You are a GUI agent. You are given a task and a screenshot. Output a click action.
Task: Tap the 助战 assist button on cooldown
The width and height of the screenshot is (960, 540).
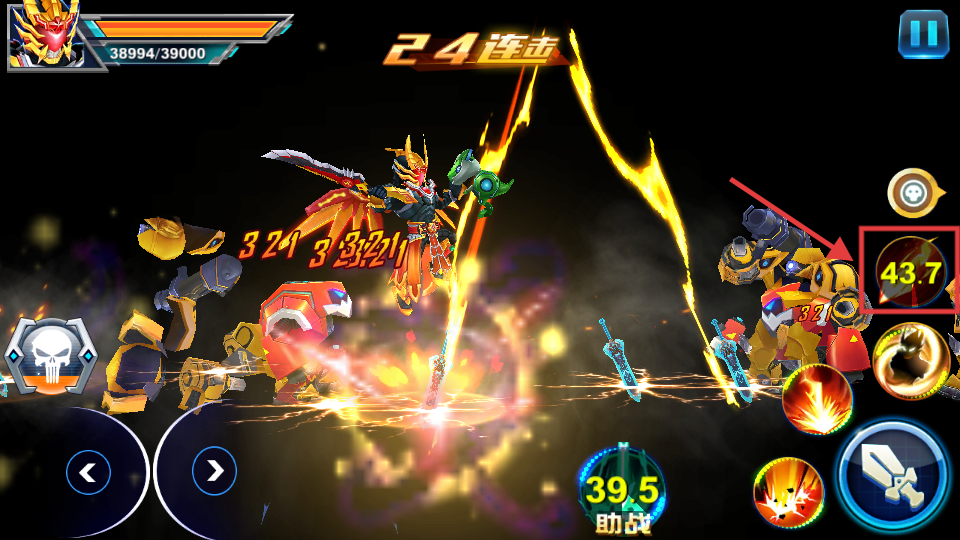tap(621, 490)
